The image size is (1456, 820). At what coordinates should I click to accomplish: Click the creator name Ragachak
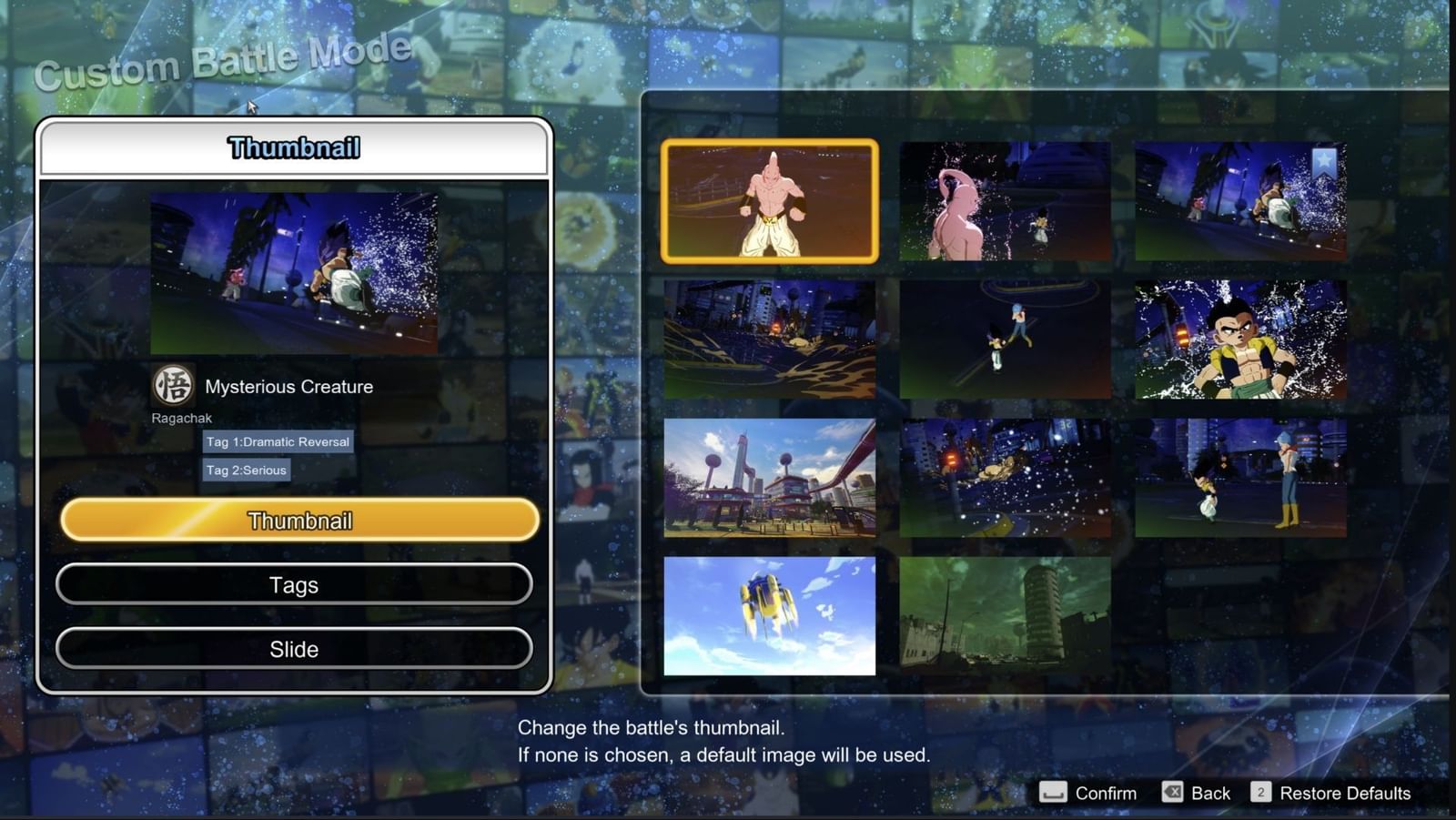point(180,418)
